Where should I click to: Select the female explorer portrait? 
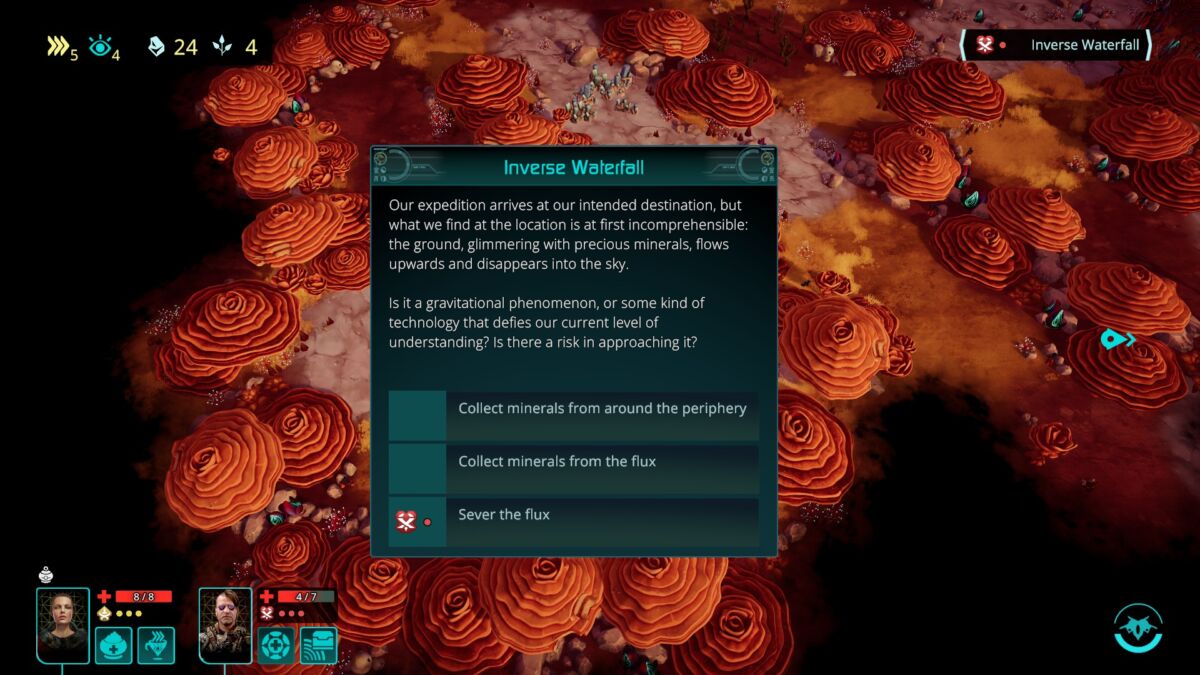63,623
